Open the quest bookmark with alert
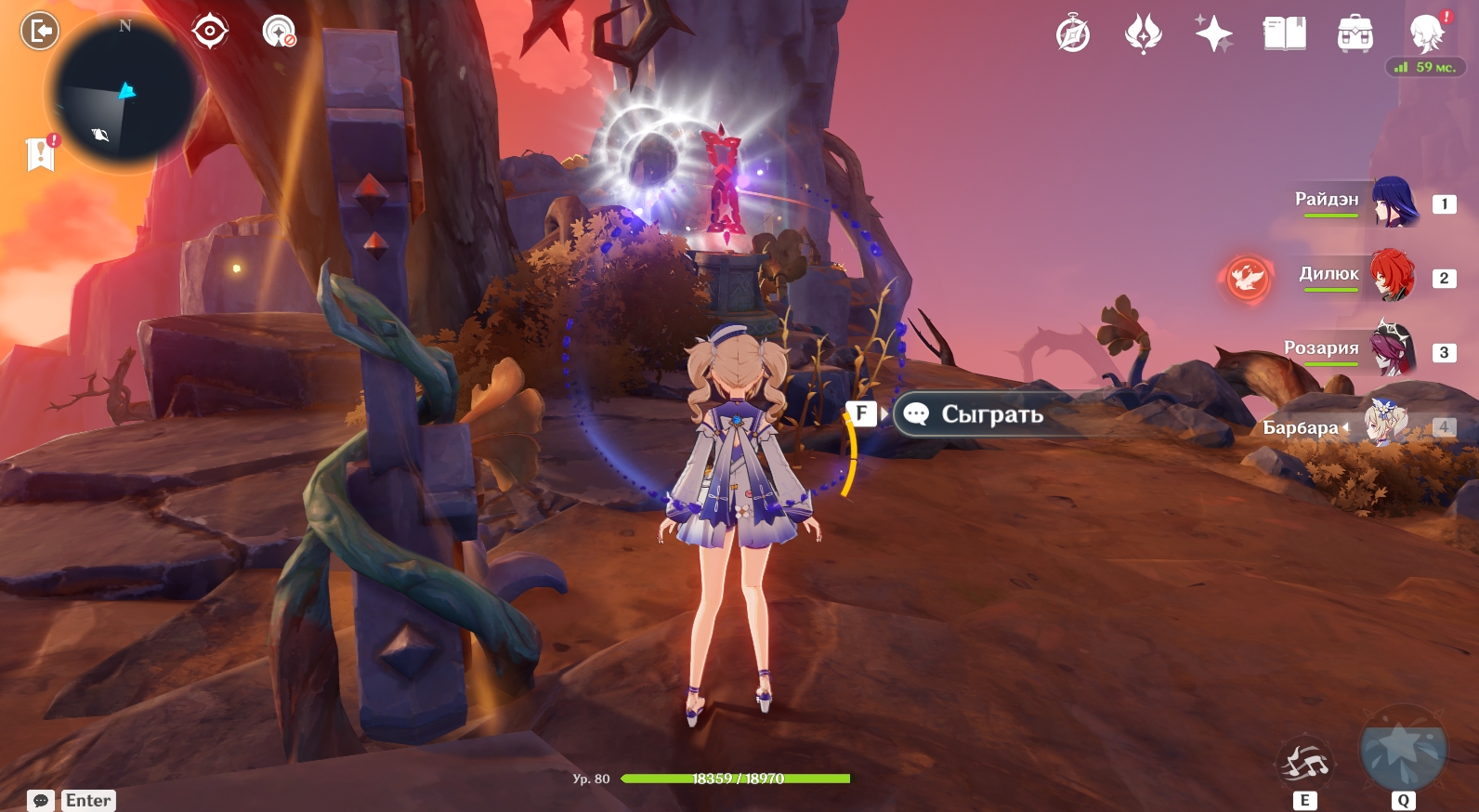The height and width of the screenshot is (812, 1479). 41,153
